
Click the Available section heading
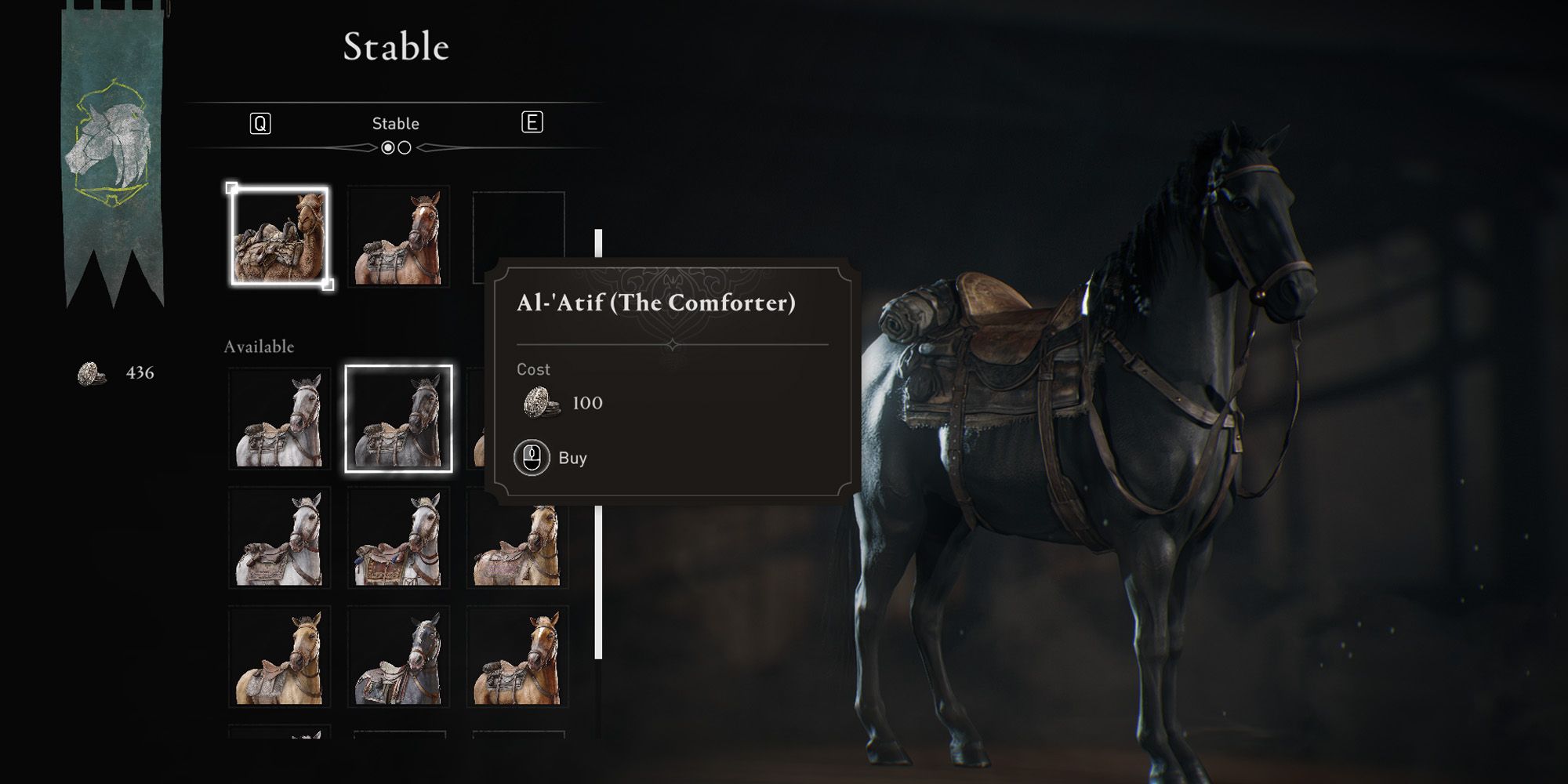coord(260,345)
